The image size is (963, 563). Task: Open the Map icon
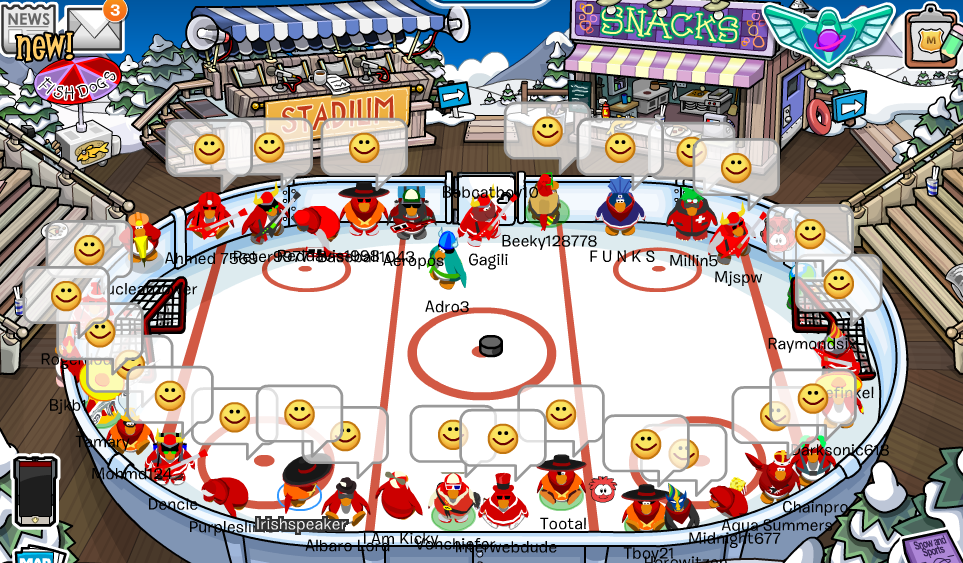coord(35,555)
